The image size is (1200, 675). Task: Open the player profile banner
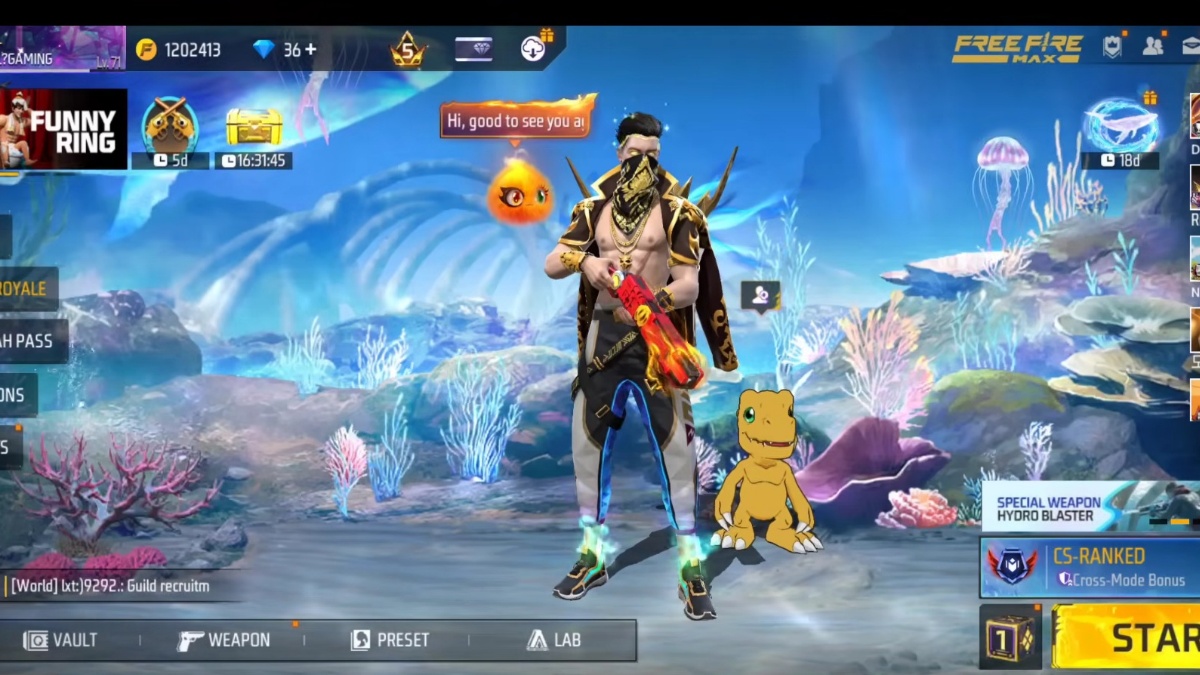pyautogui.click(x=62, y=48)
